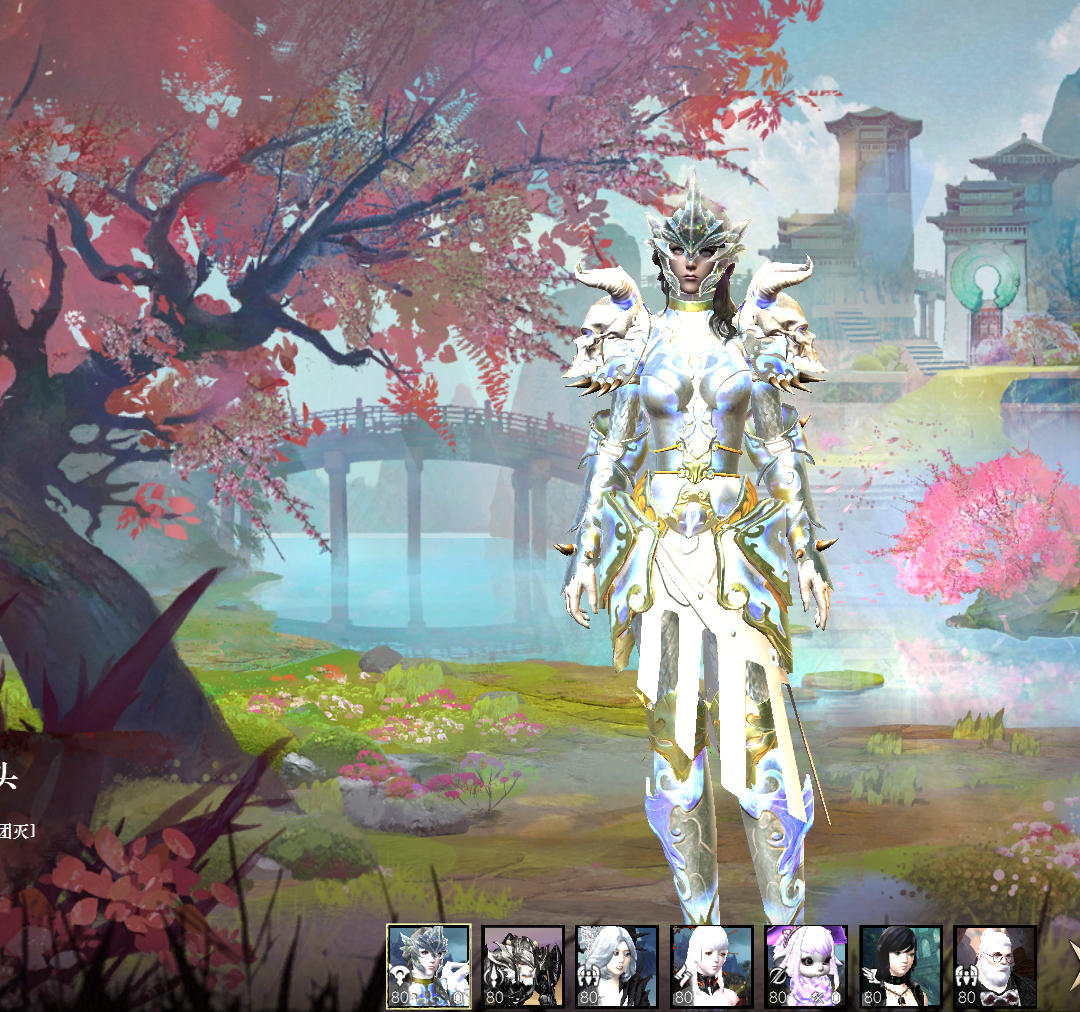The width and height of the screenshot is (1080, 1012).
Task: Choose the black spiky armor character
Action: [x=523, y=966]
